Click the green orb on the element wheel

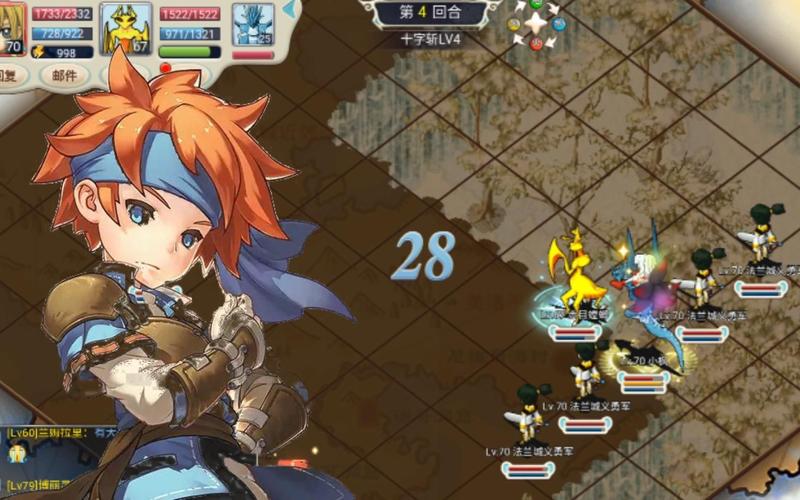[x=537, y=4]
